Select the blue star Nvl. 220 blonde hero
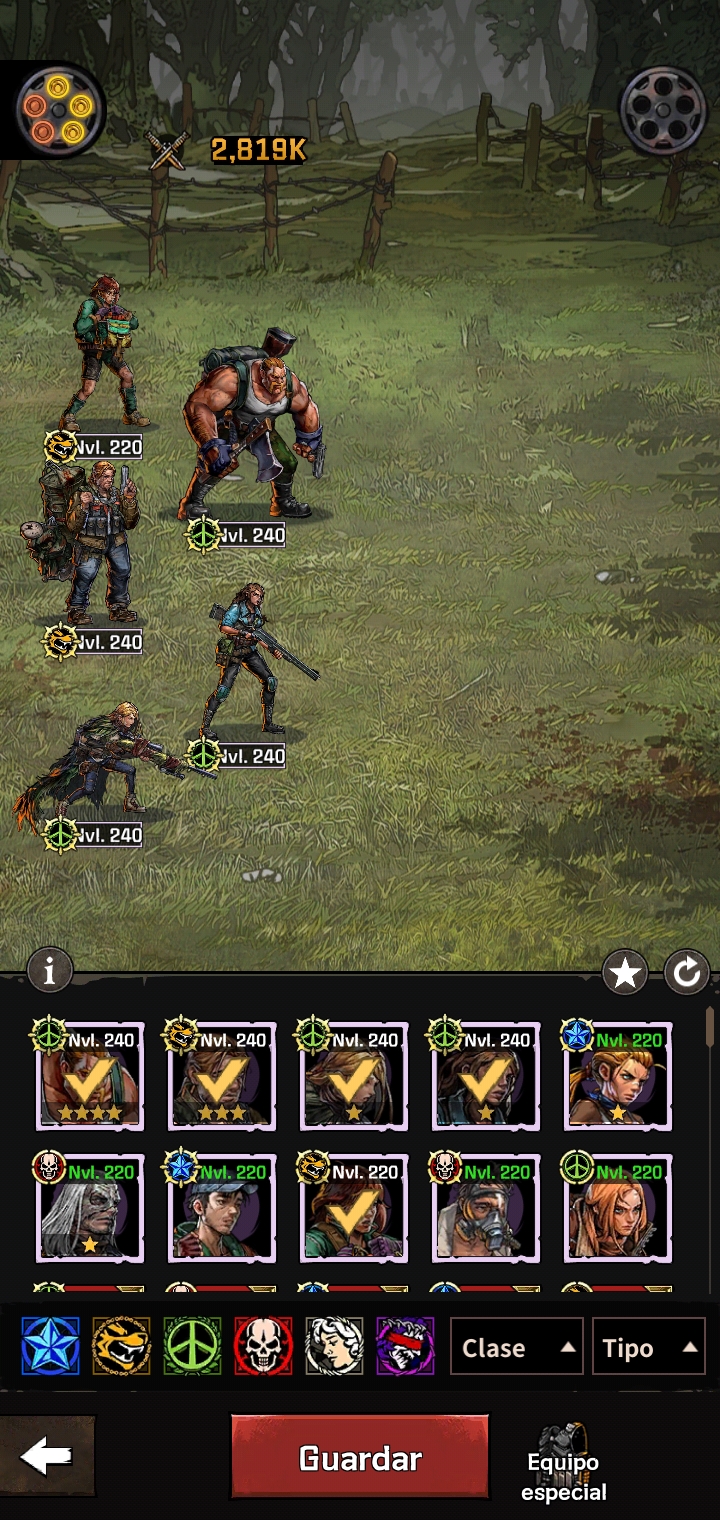The height and width of the screenshot is (1520, 720). pos(618,1077)
